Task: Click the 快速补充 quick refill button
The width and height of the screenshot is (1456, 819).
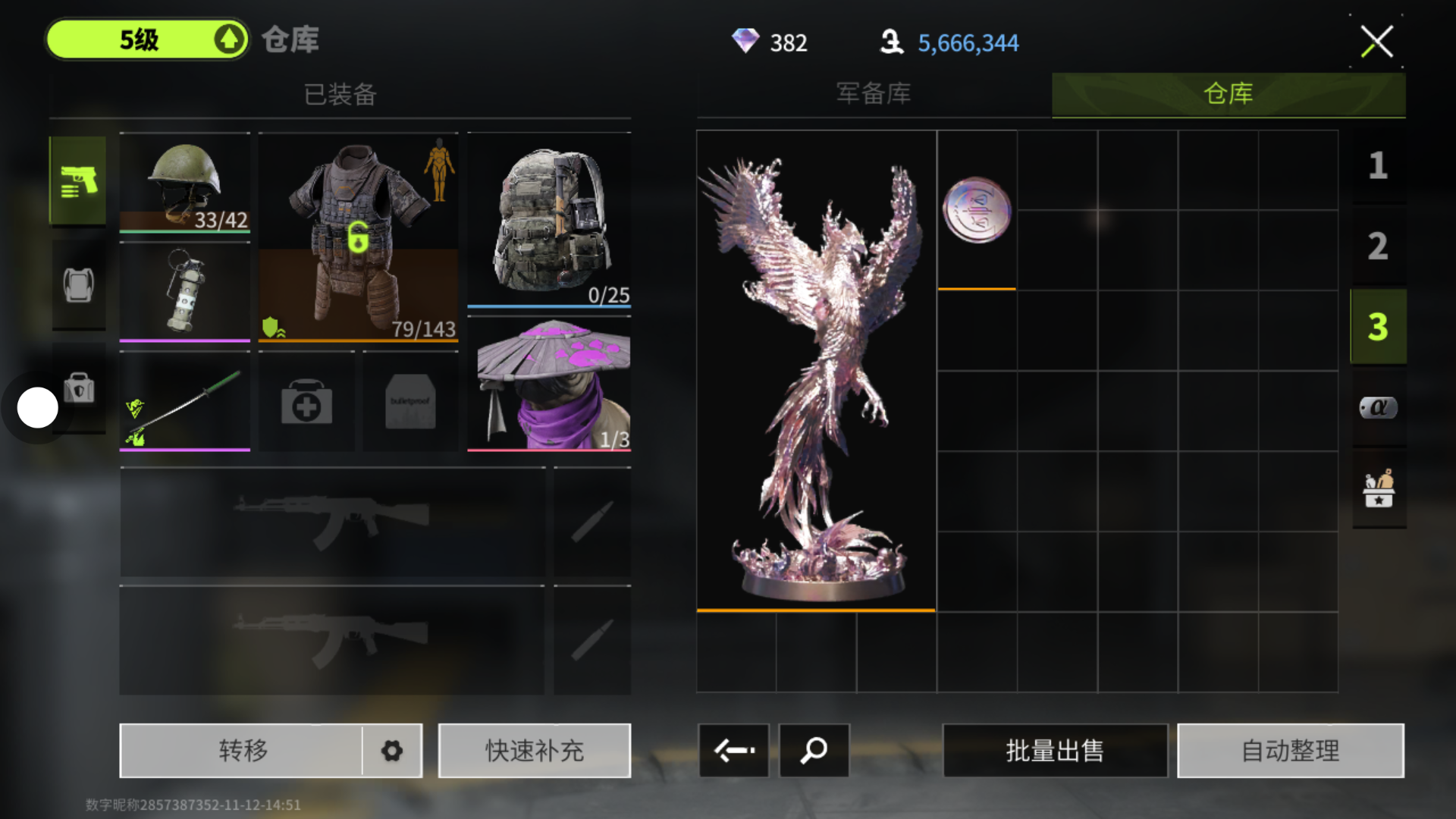Action: coord(534,751)
